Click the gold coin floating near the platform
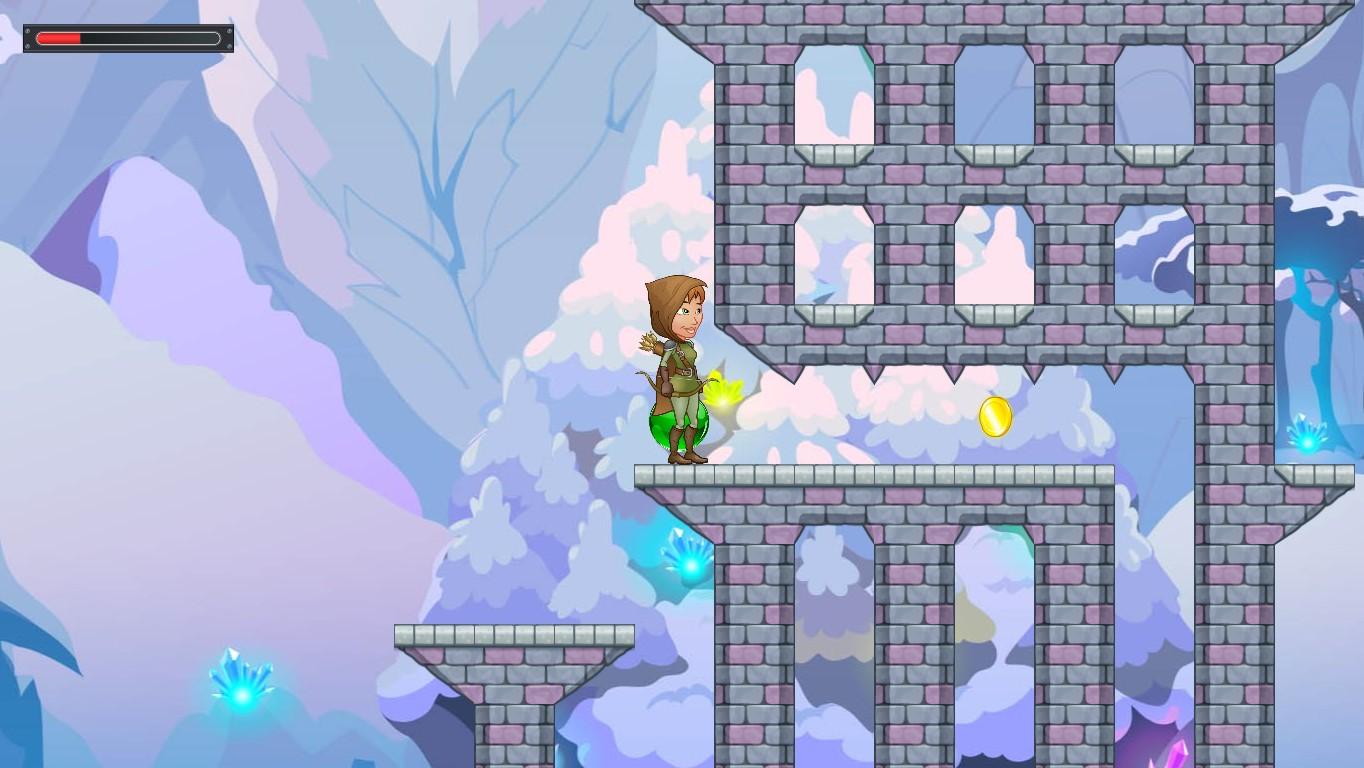 [x=995, y=417]
